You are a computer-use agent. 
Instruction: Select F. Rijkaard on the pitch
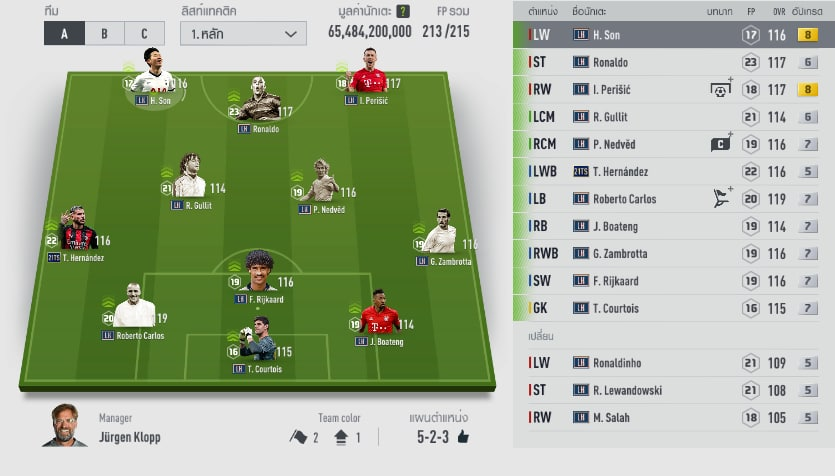(258, 273)
